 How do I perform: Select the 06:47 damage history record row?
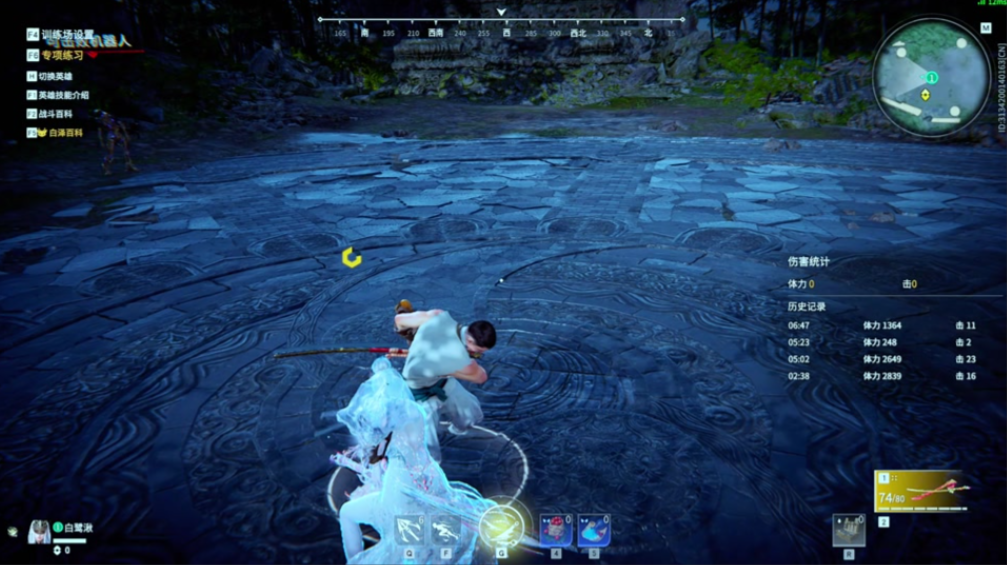882,326
